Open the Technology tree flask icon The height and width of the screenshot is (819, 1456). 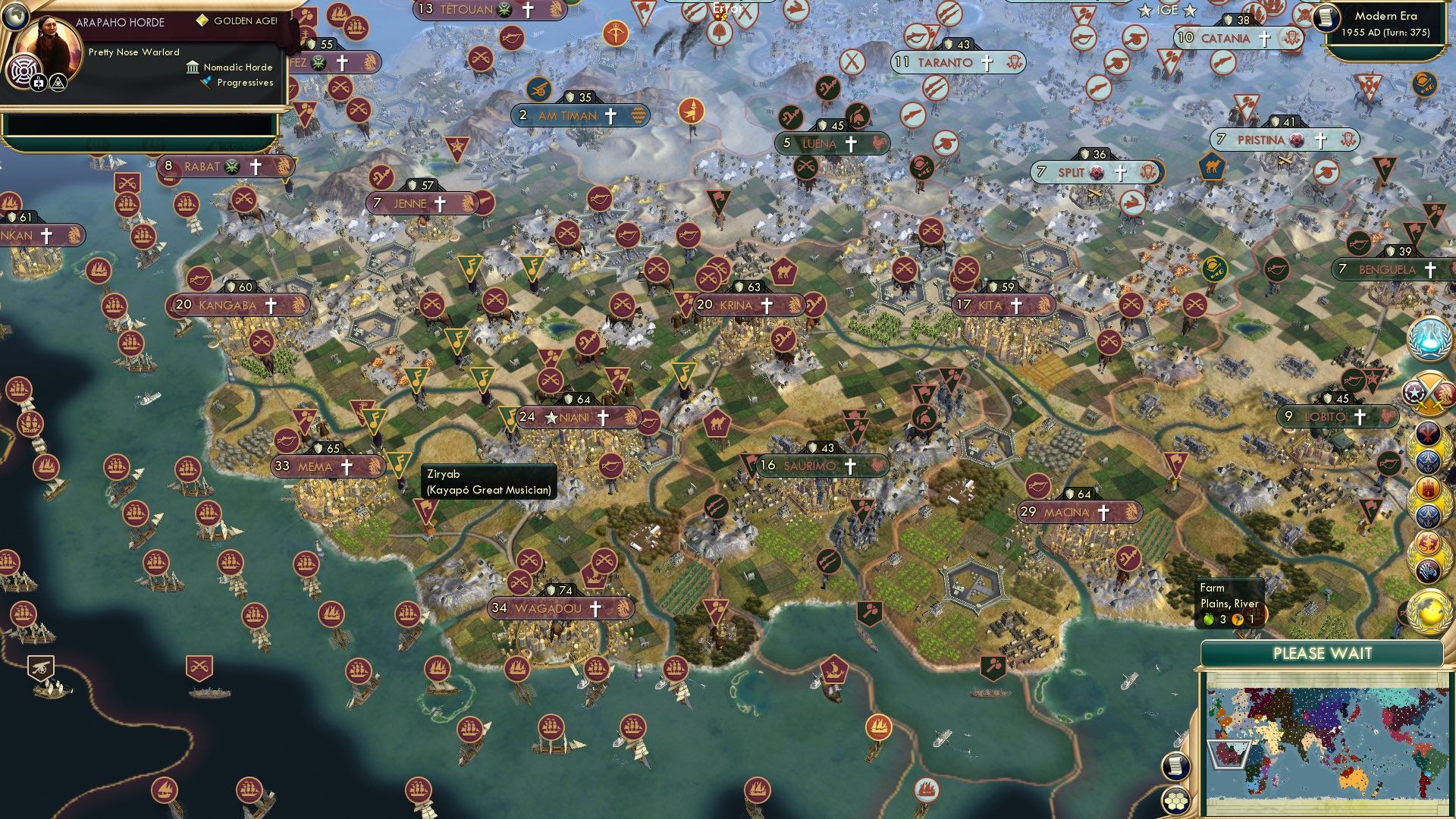click(x=1429, y=341)
